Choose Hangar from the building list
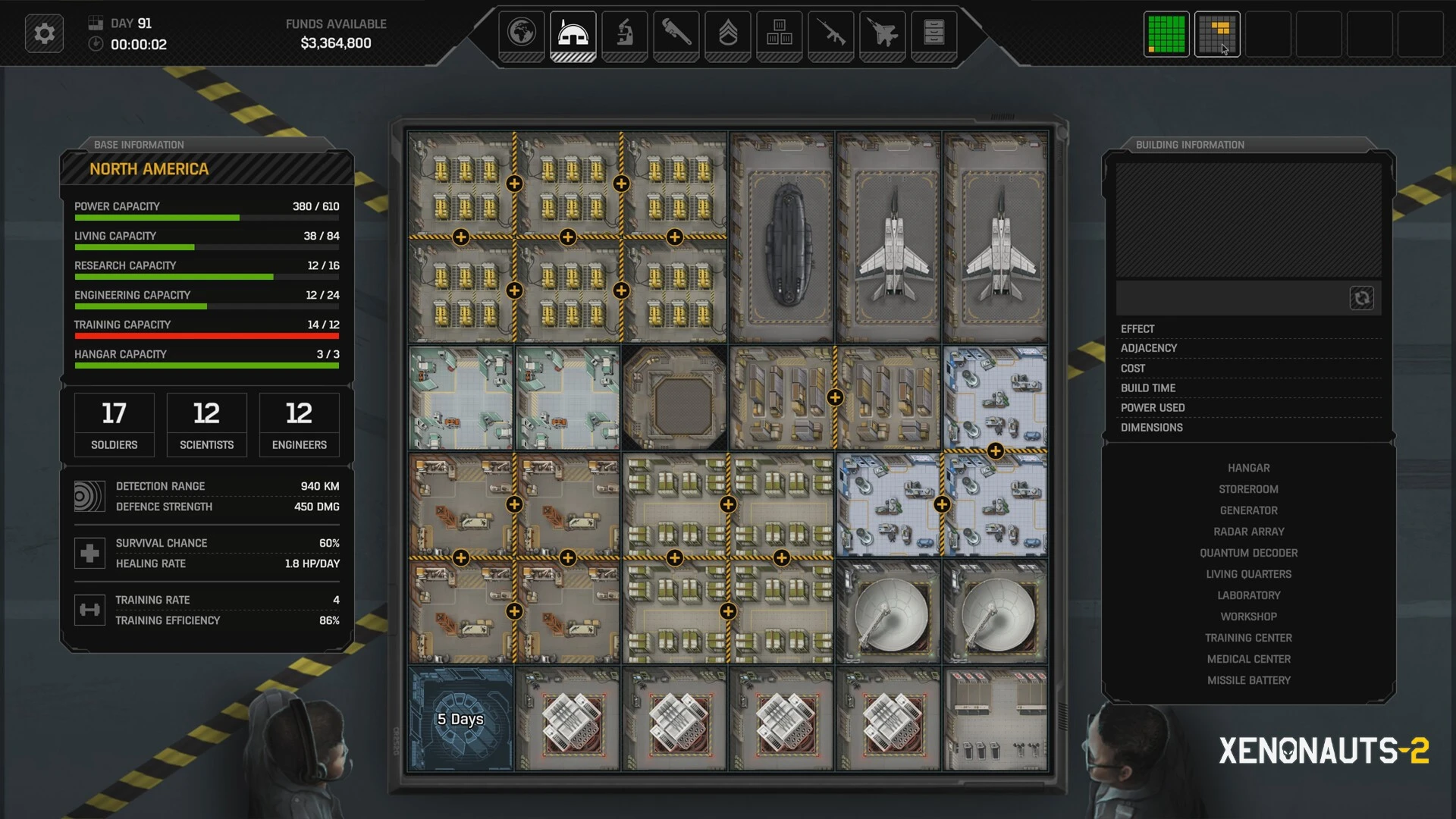Image resolution: width=1456 pixels, height=819 pixels. tap(1248, 469)
